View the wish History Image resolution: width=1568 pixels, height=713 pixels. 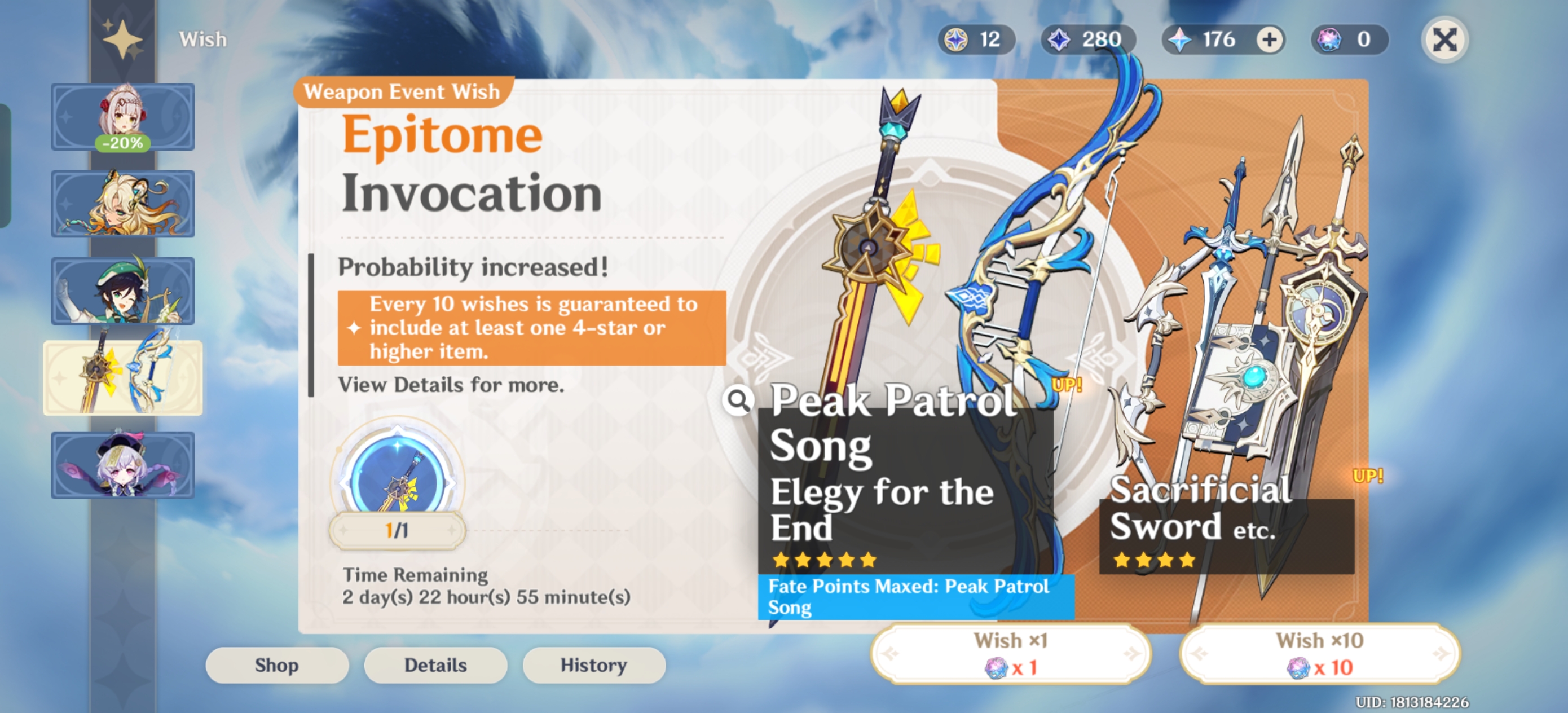(x=593, y=665)
